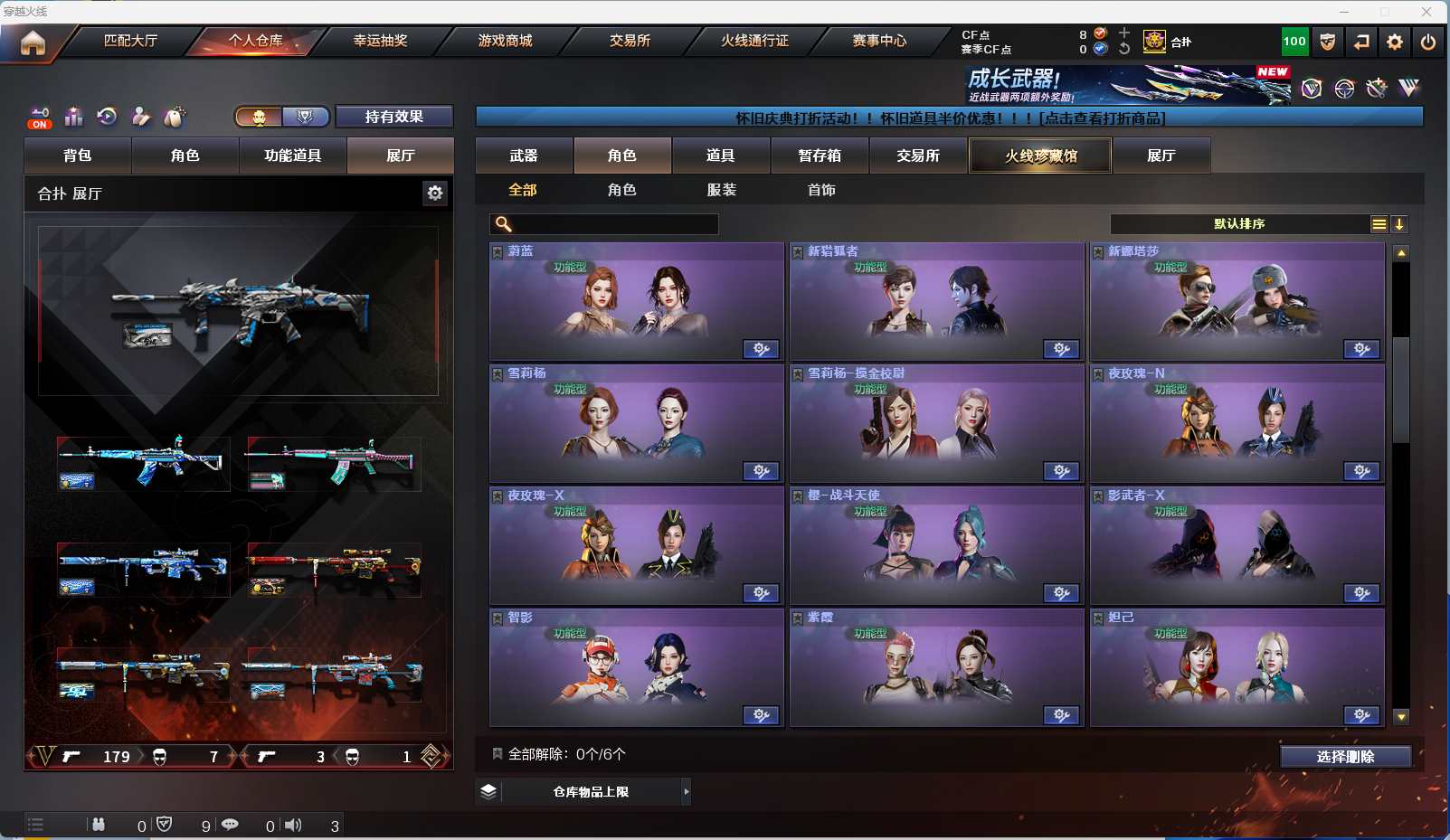Filter by 服装 clothing sub-category
1450x840 pixels.
coord(722,190)
